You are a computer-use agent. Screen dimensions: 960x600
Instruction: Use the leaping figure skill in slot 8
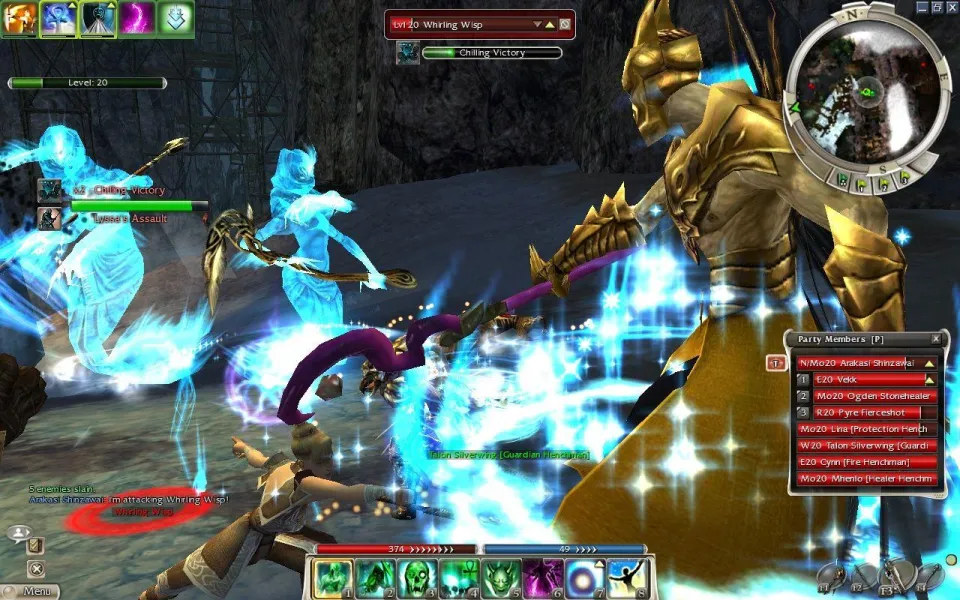coord(630,578)
